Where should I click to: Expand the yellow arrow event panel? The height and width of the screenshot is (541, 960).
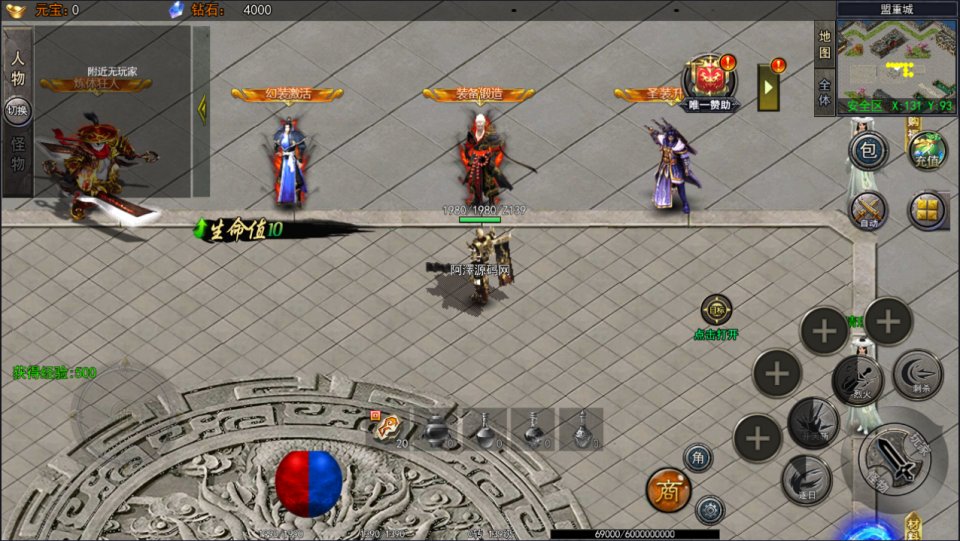[x=770, y=87]
